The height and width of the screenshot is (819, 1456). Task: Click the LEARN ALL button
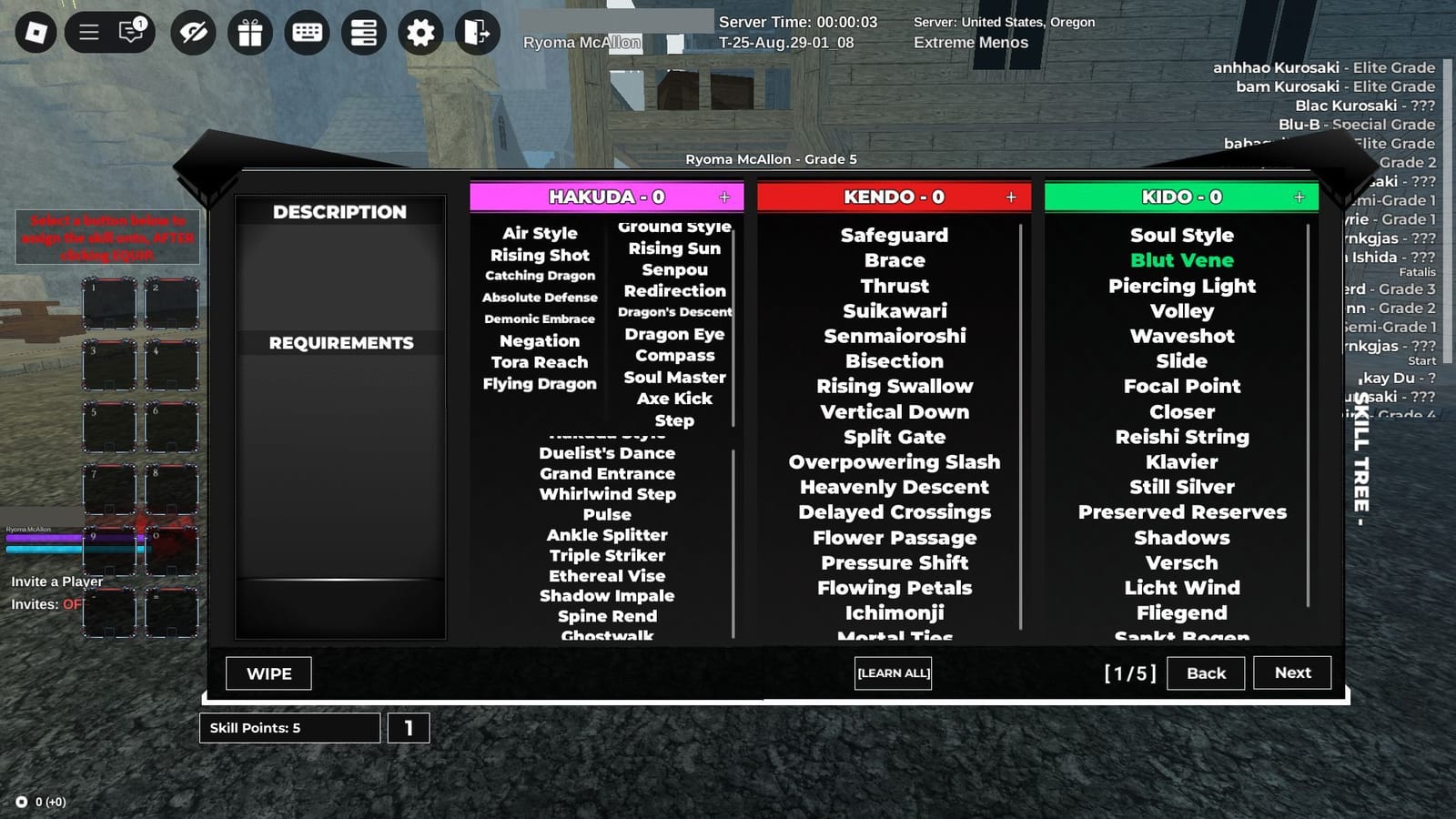[893, 673]
